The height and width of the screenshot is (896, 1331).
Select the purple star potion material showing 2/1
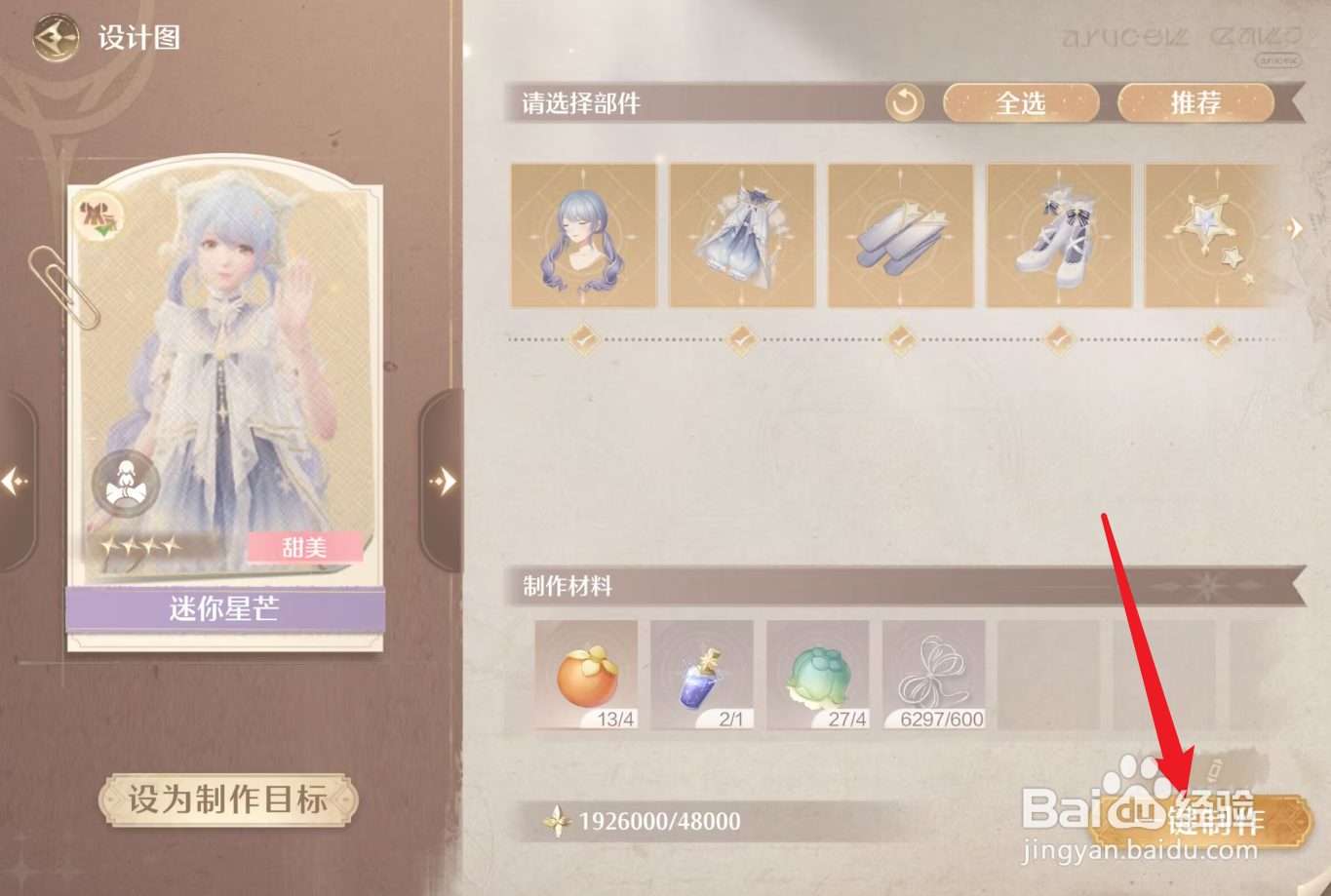[x=702, y=673]
